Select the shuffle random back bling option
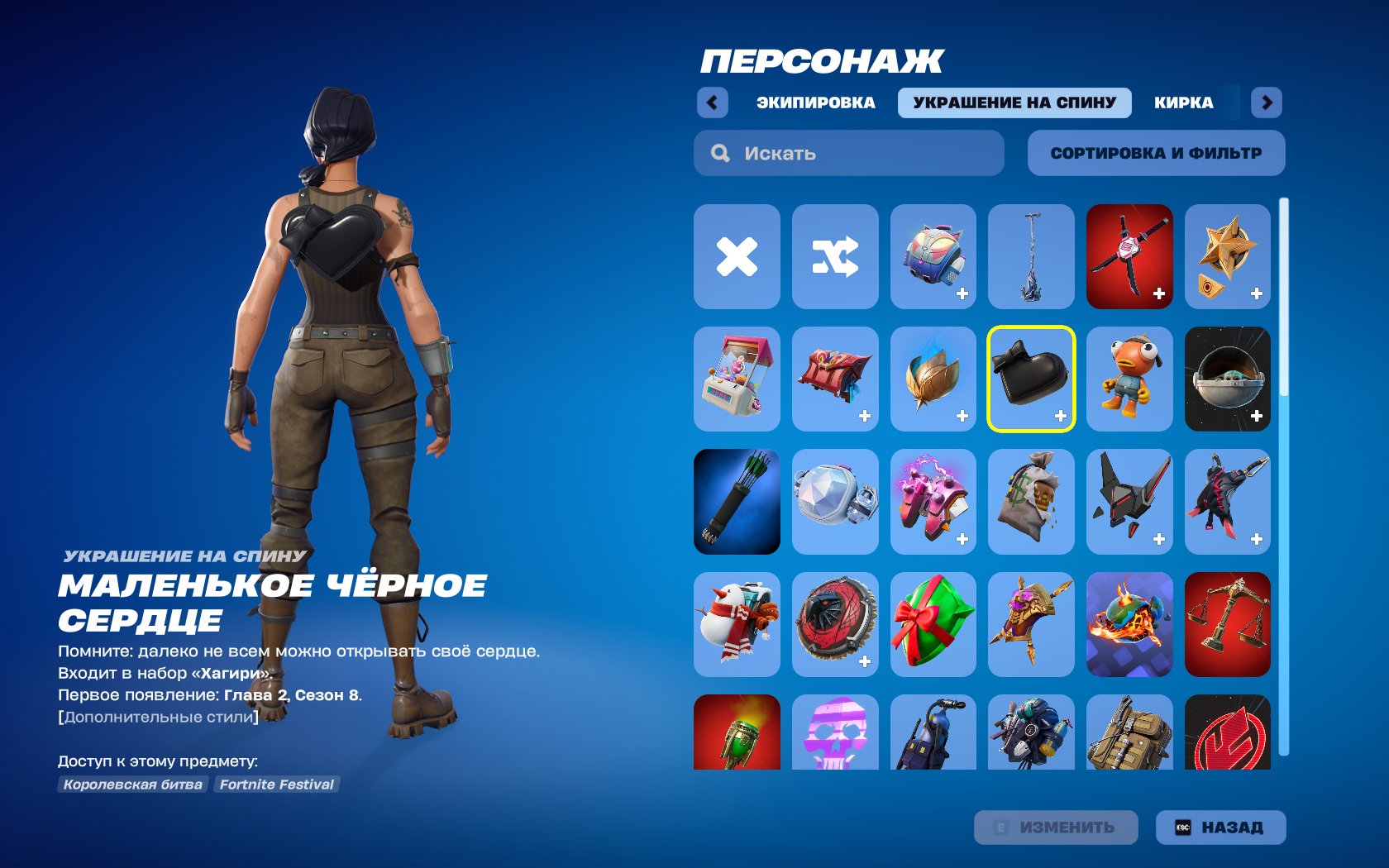This screenshot has height=868, width=1389. pyautogui.click(x=834, y=256)
